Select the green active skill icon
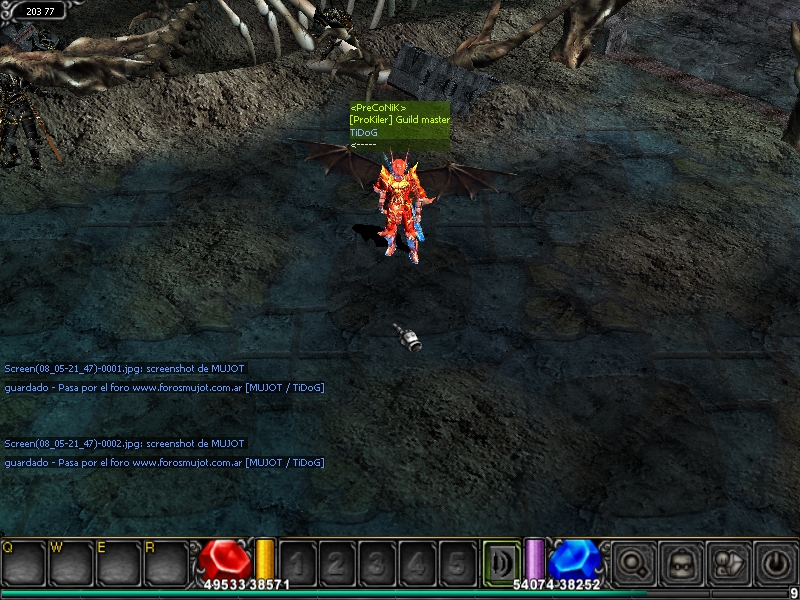The height and width of the screenshot is (600, 800). [501, 561]
